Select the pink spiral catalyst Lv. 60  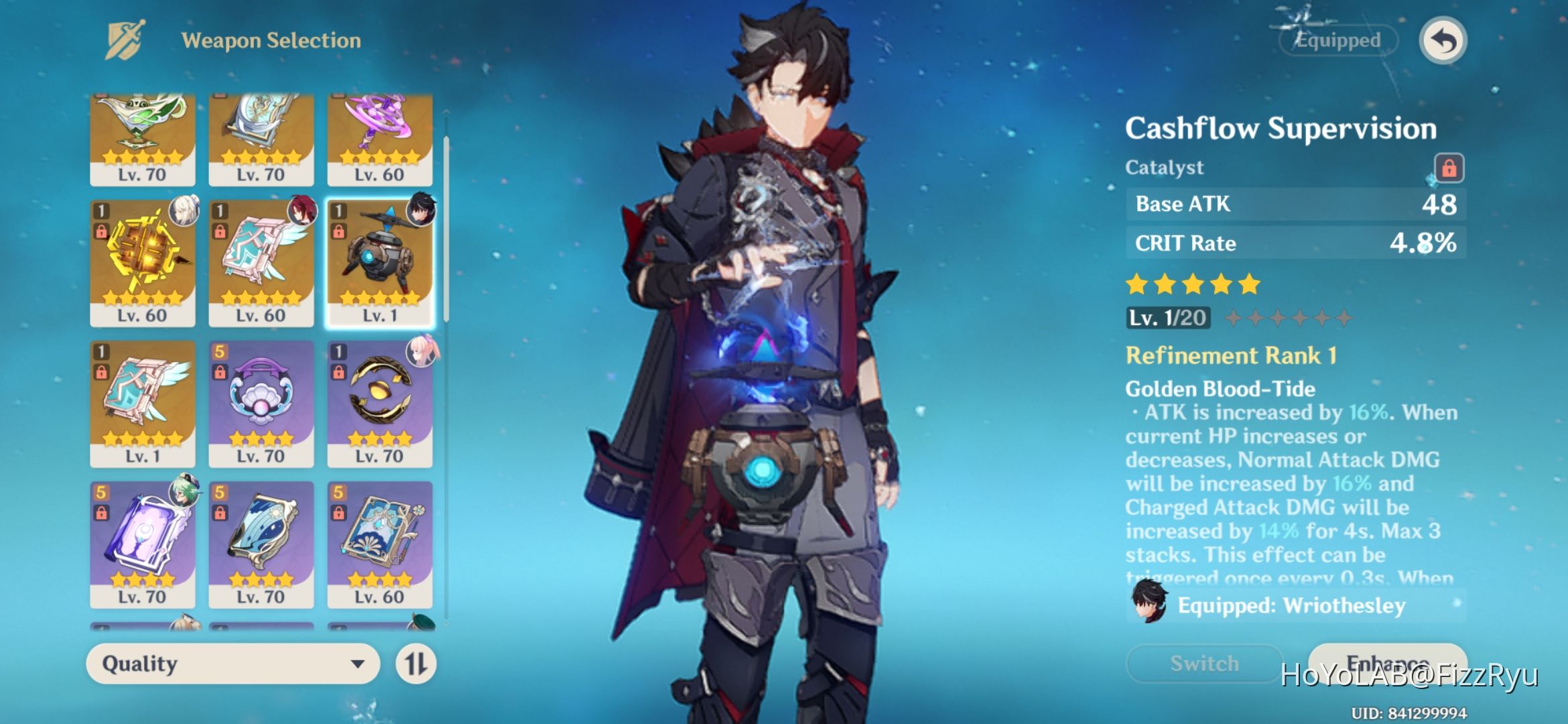tap(379, 139)
